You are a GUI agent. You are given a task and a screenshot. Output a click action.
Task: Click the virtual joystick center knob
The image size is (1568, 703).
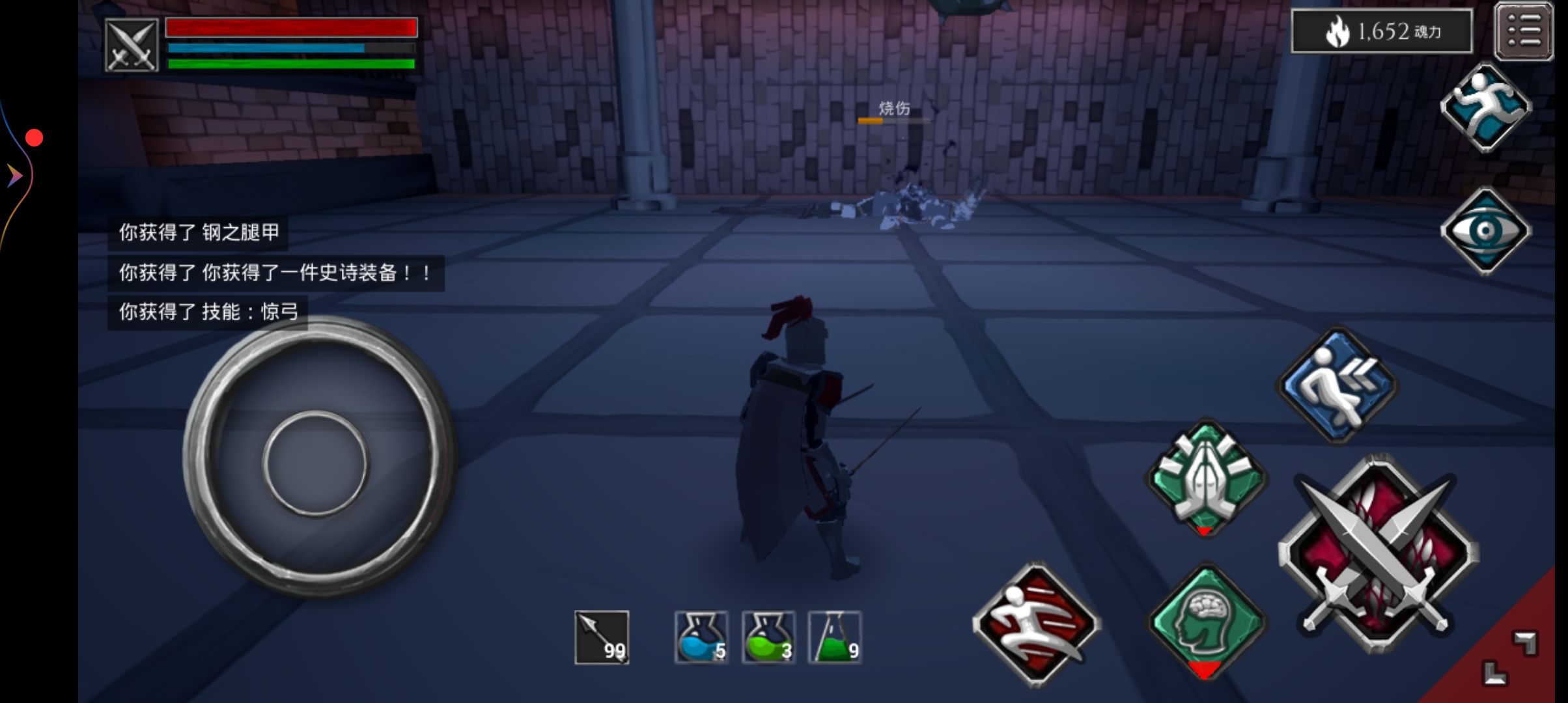pos(315,463)
